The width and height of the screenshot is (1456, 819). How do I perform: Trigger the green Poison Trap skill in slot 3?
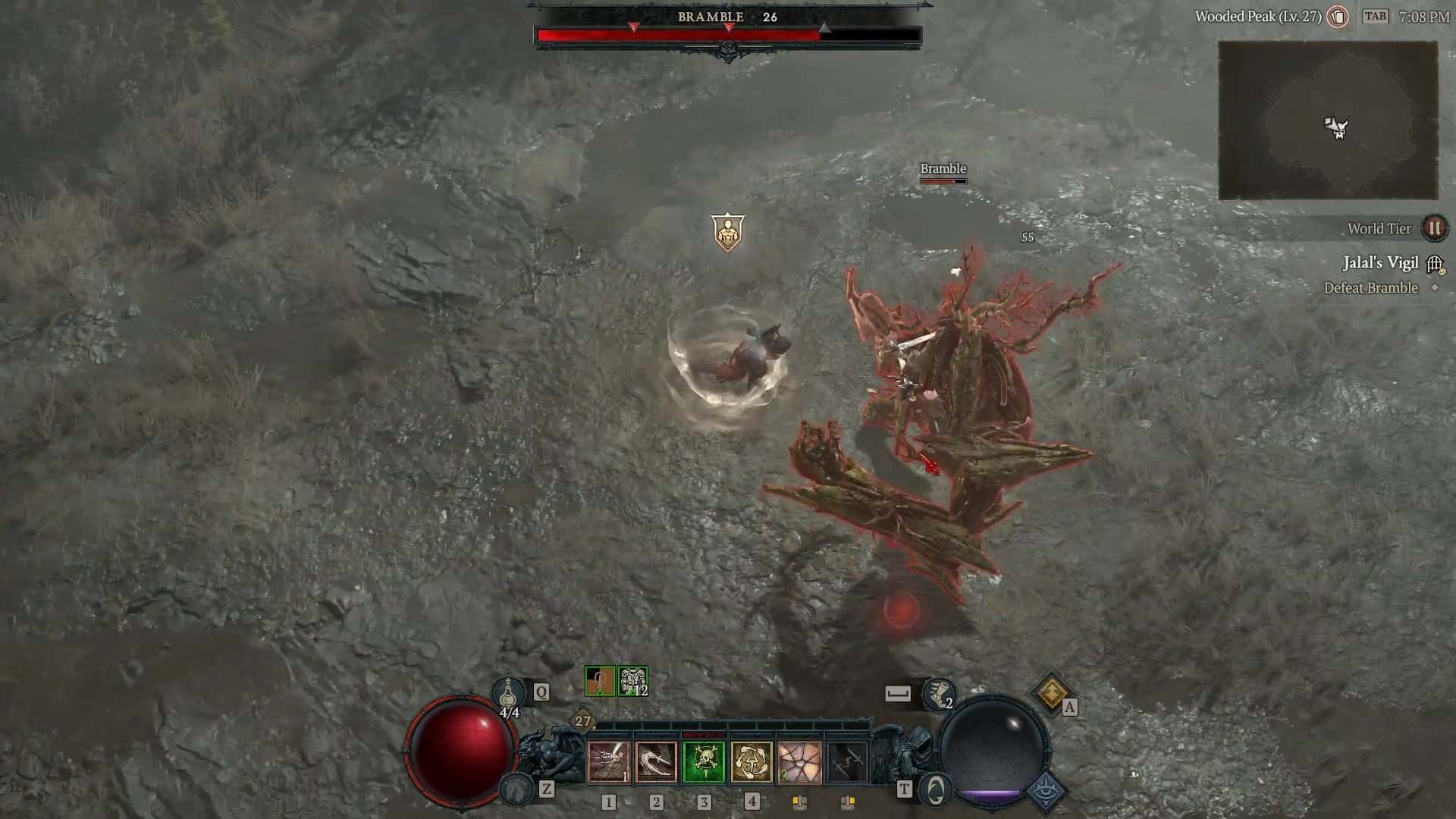[704, 762]
